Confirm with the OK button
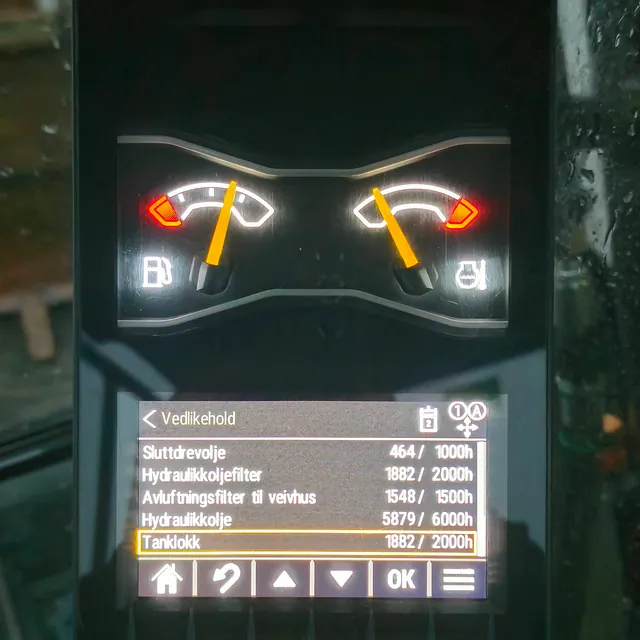 (400, 579)
